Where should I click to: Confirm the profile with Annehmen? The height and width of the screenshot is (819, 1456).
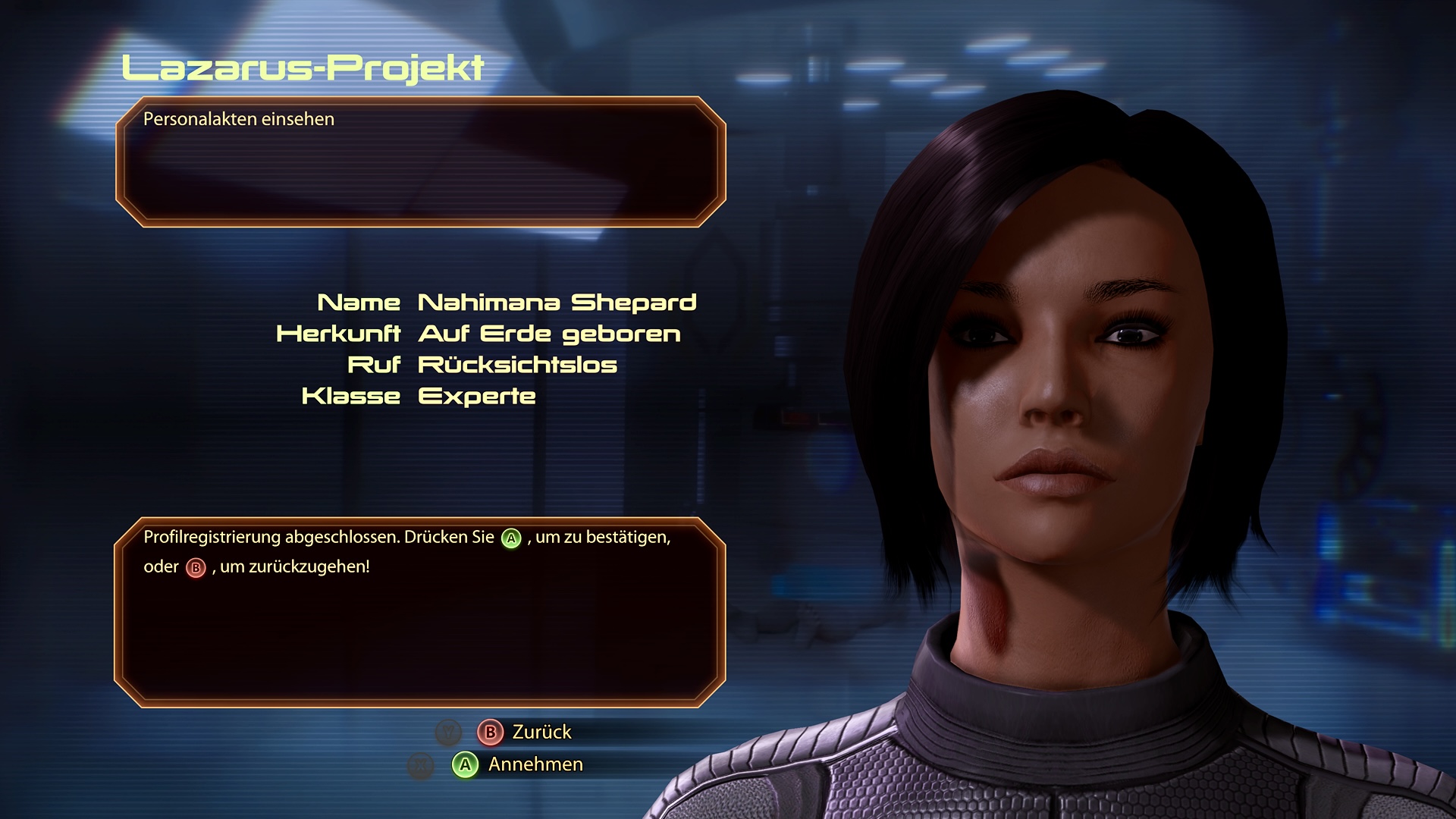pos(519,764)
